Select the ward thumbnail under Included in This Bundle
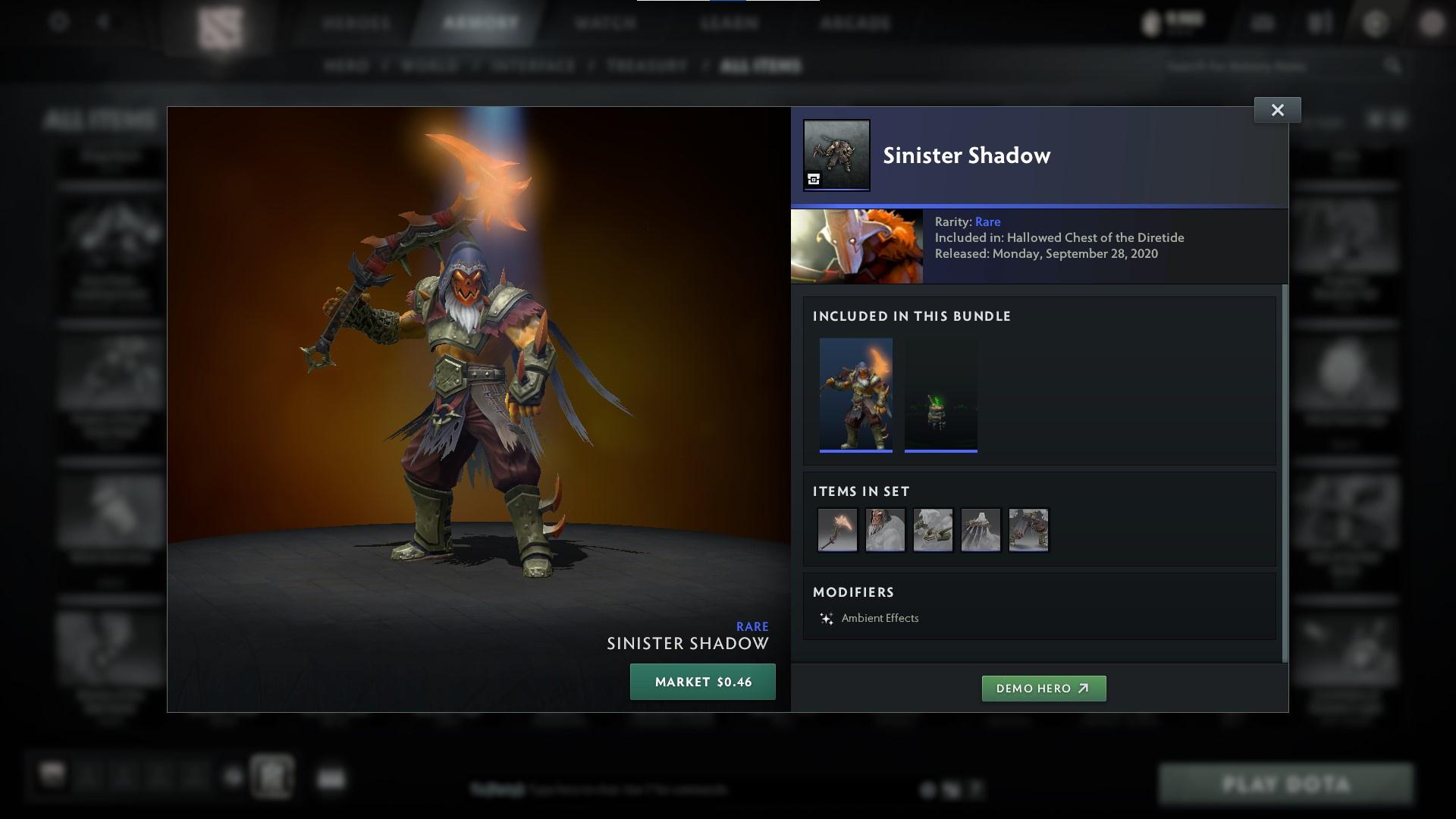 (940, 394)
